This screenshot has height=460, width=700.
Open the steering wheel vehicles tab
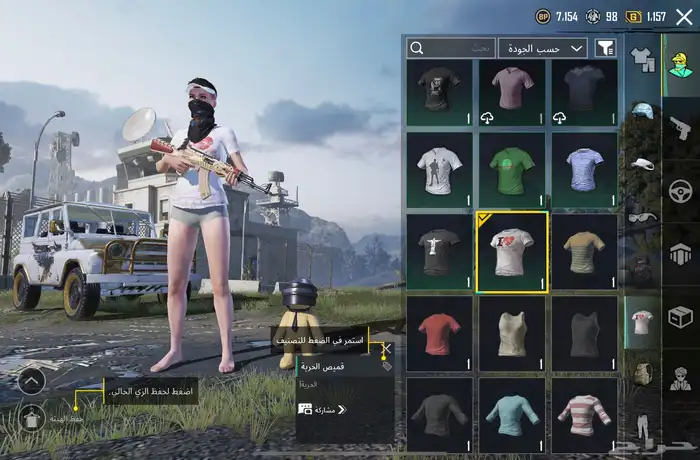pos(680,190)
